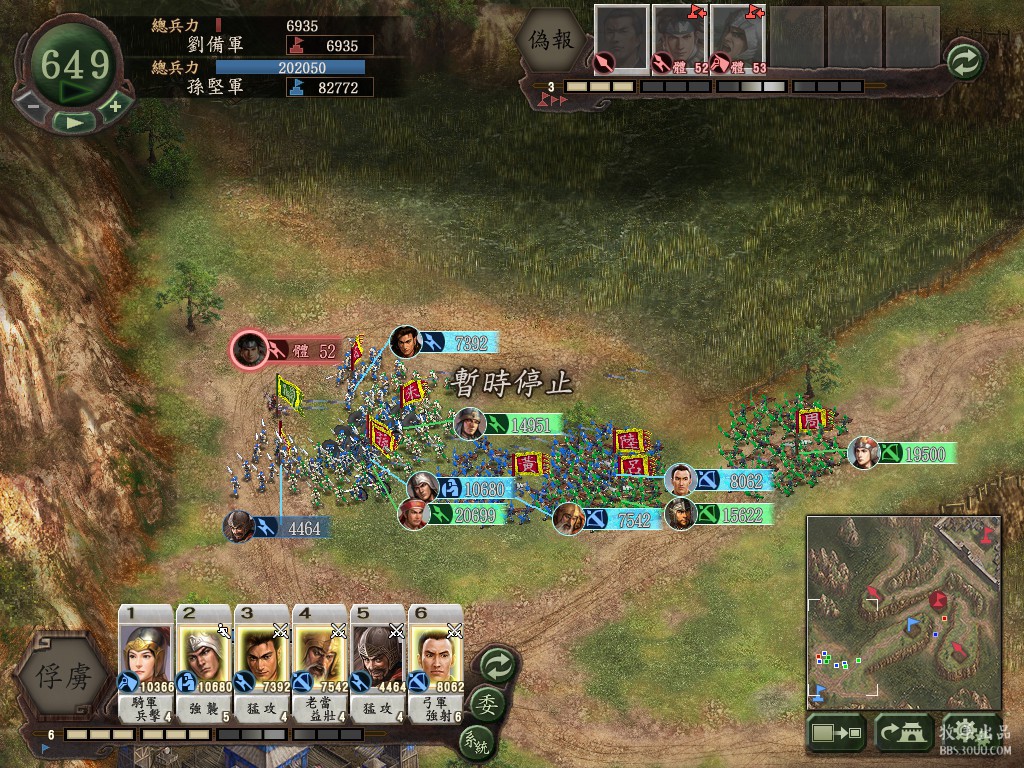Toggle minimap size with the rectangle arrow button

coord(836,734)
